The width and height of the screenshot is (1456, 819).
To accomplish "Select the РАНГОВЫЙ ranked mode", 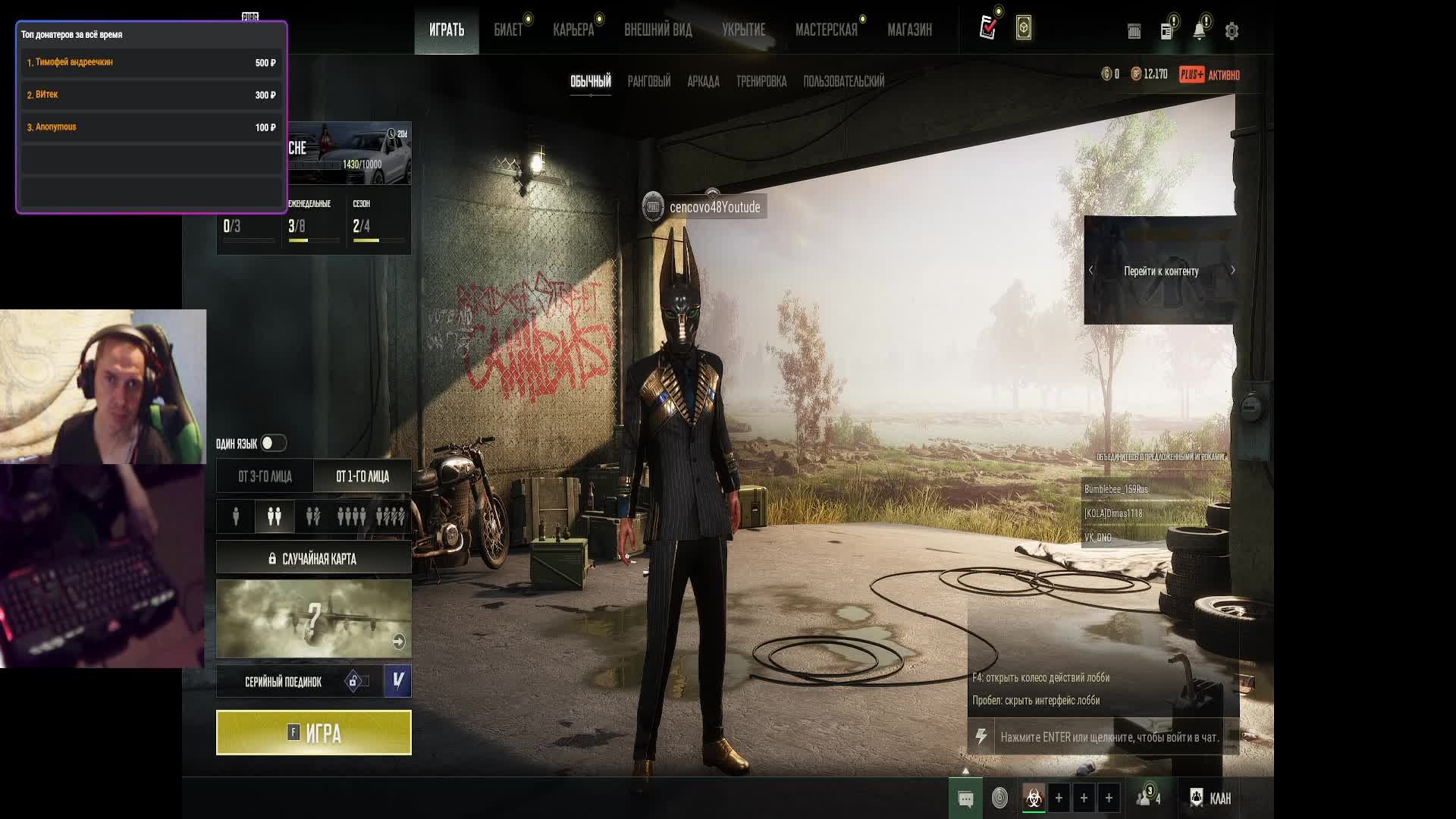I will click(x=648, y=81).
